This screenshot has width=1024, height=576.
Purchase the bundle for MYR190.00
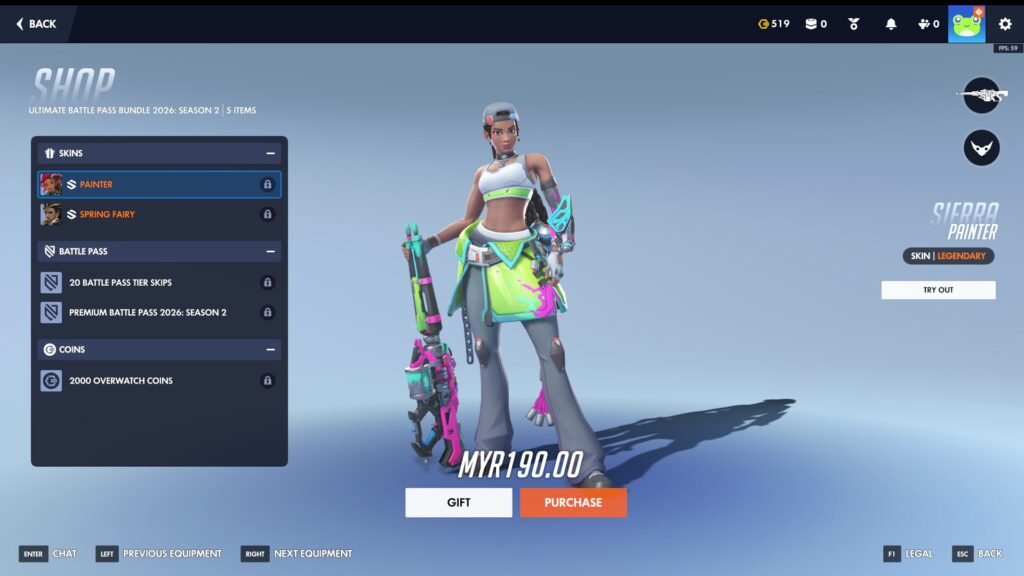point(573,502)
